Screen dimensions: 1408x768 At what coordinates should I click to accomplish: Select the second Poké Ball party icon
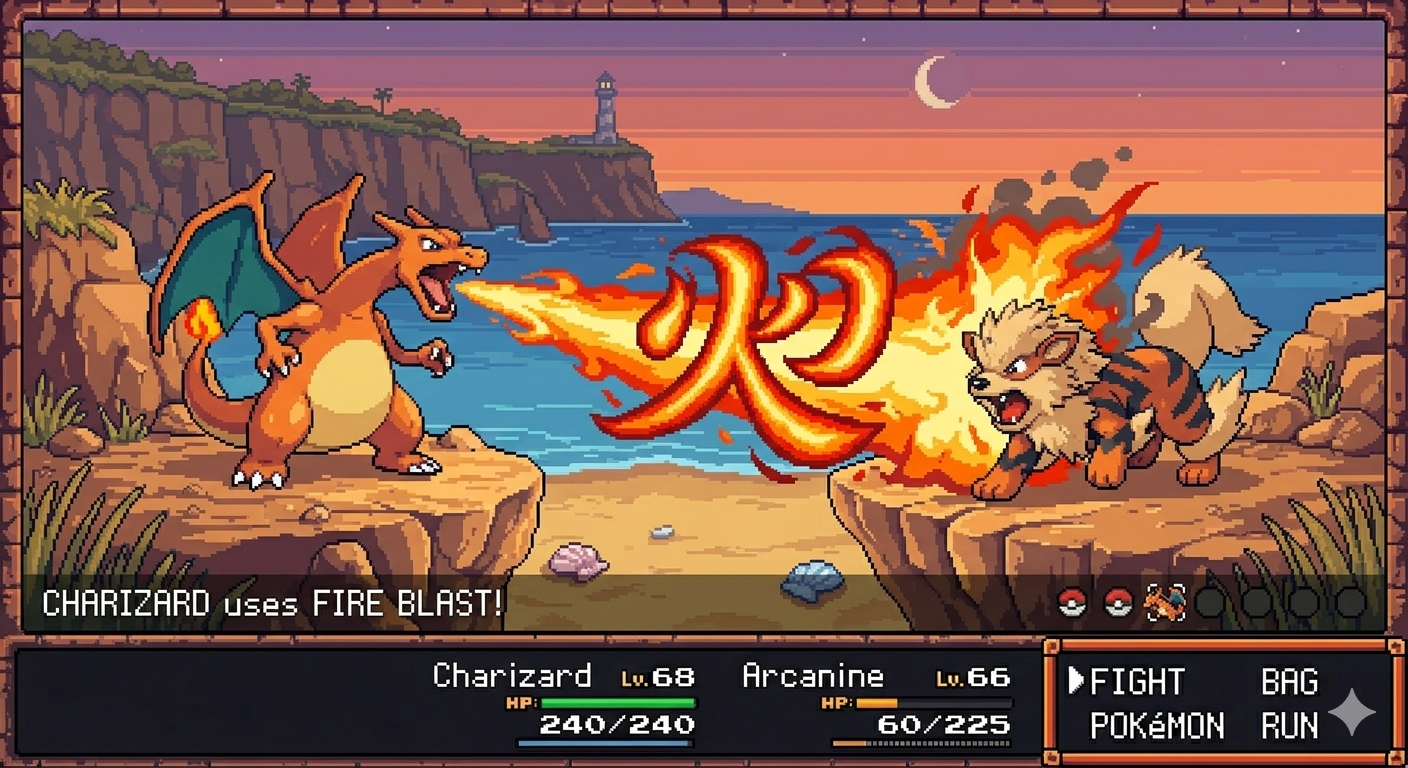[x=1118, y=602]
